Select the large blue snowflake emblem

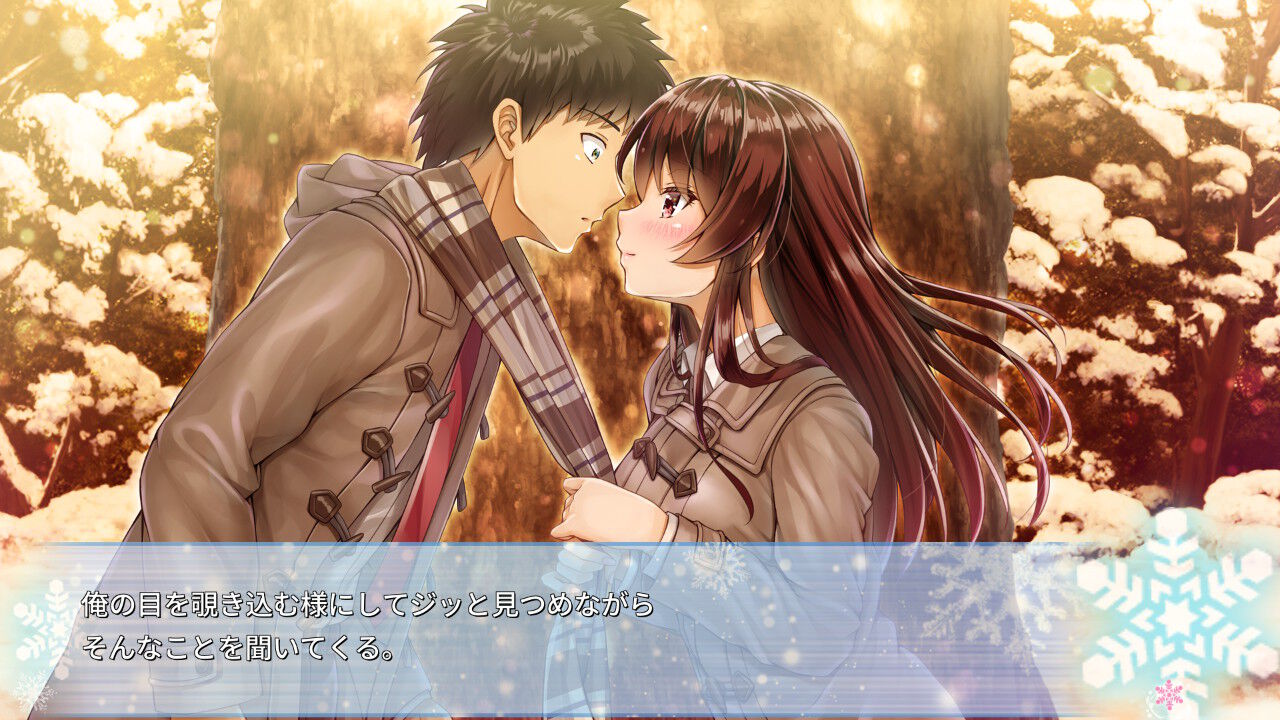[x=1178, y=620]
